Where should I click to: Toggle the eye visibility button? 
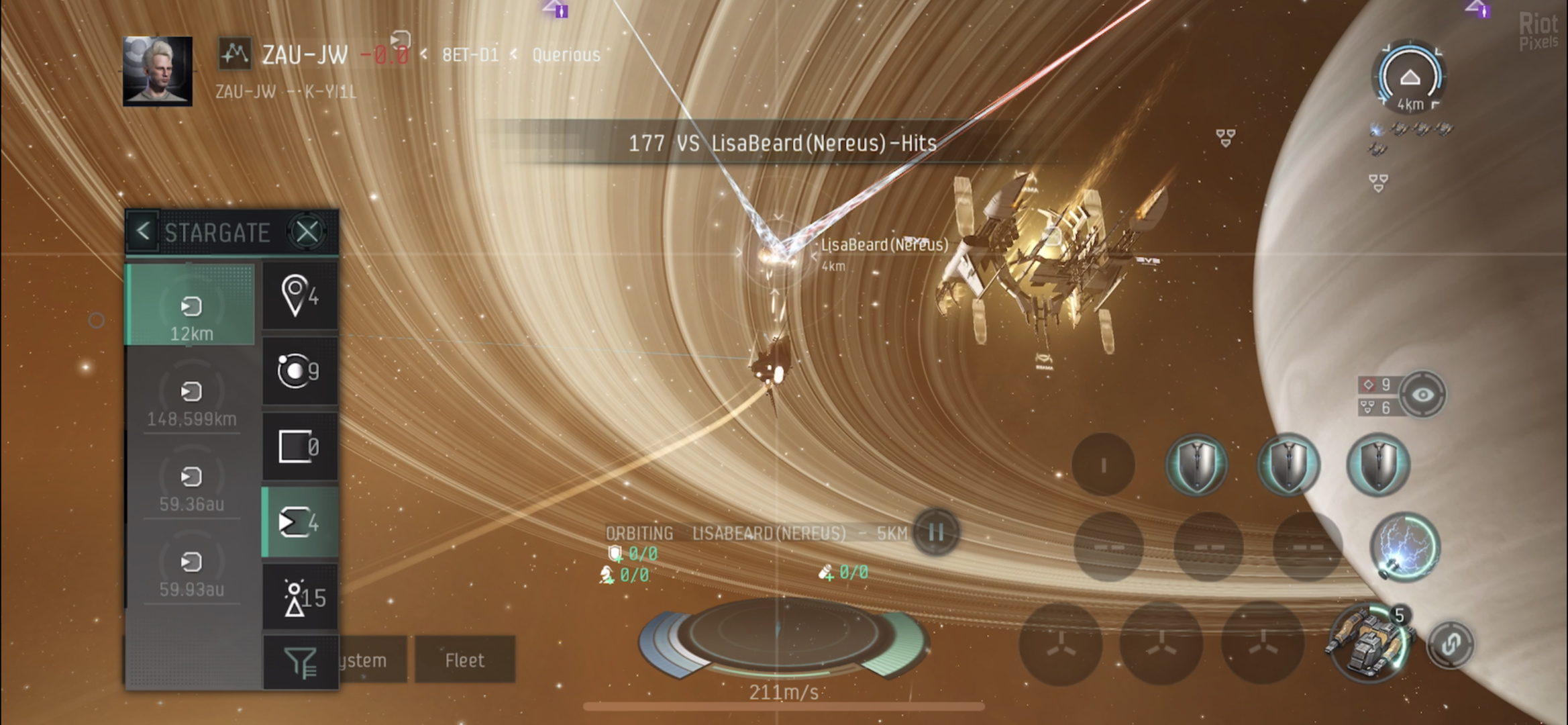pyautogui.click(x=1422, y=395)
